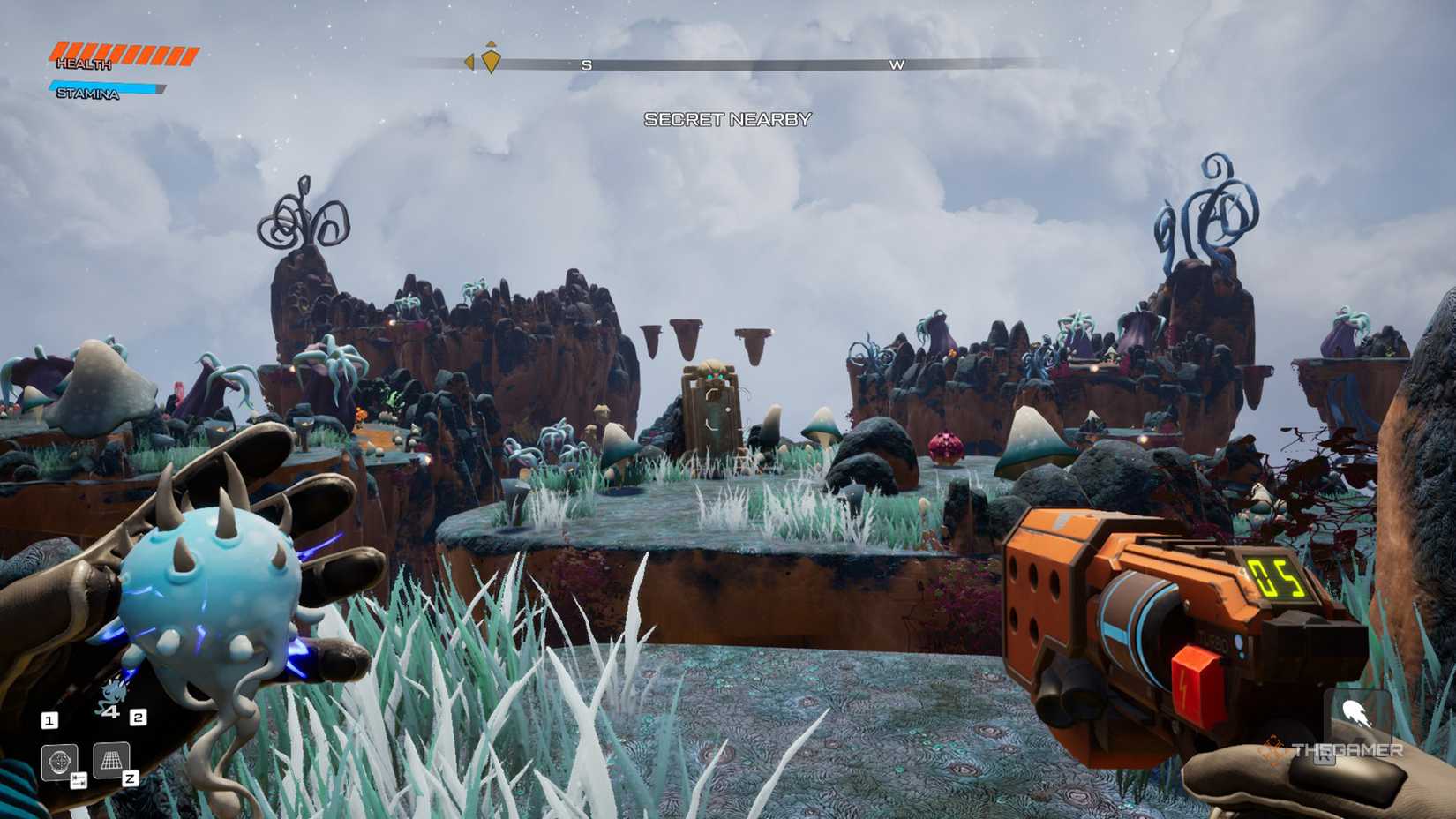Click the SECRET NEARBY notification text

pos(729,119)
